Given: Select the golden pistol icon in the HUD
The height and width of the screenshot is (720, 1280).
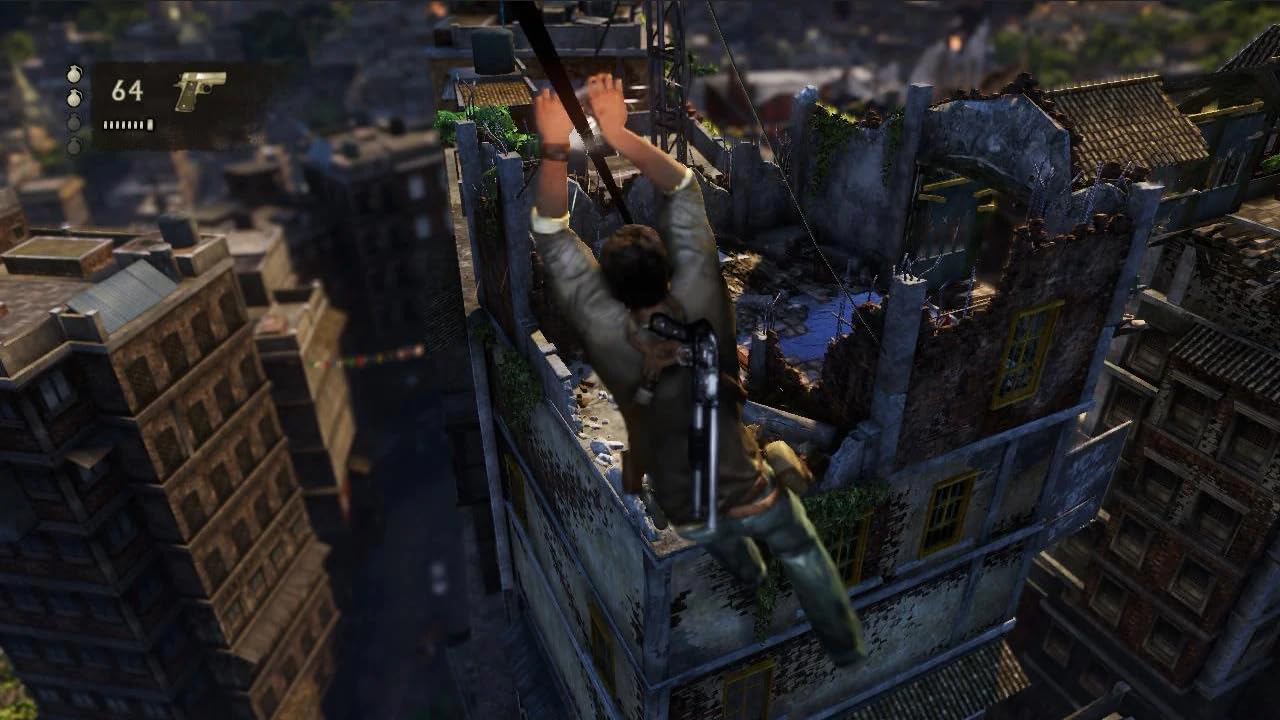Looking at the screenshot, I should [198, 90].
